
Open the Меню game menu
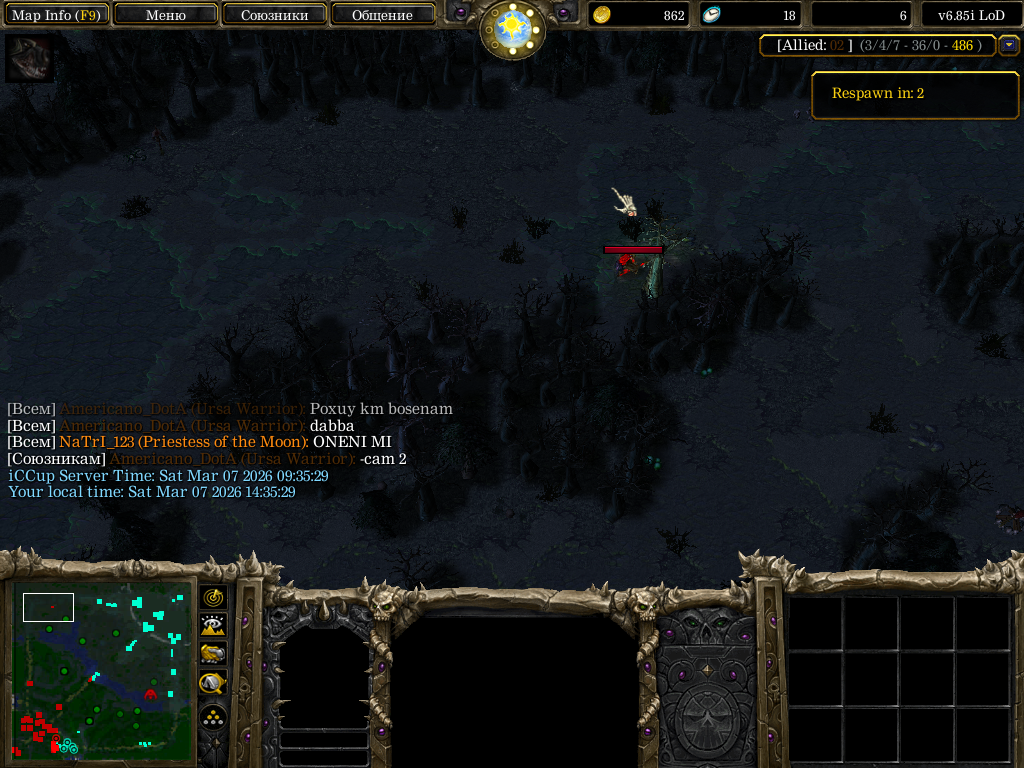pyautogui.click(x=166, y=15)
